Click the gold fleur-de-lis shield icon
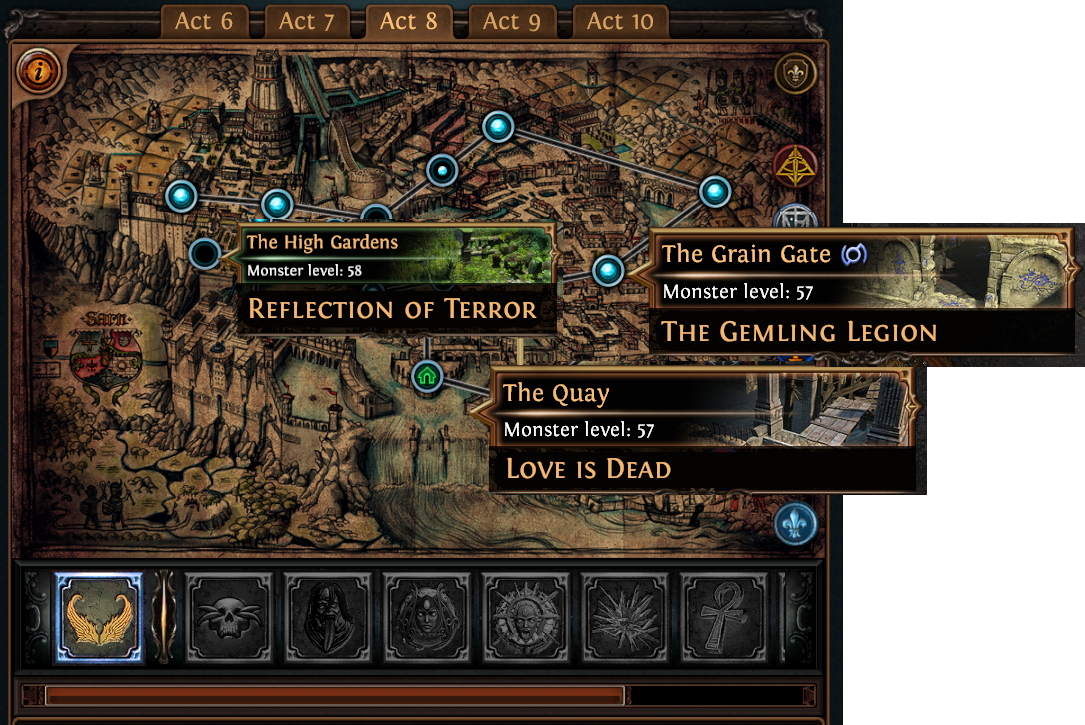The width and height of the screenshot is (1085, 725). click(795, 74)
